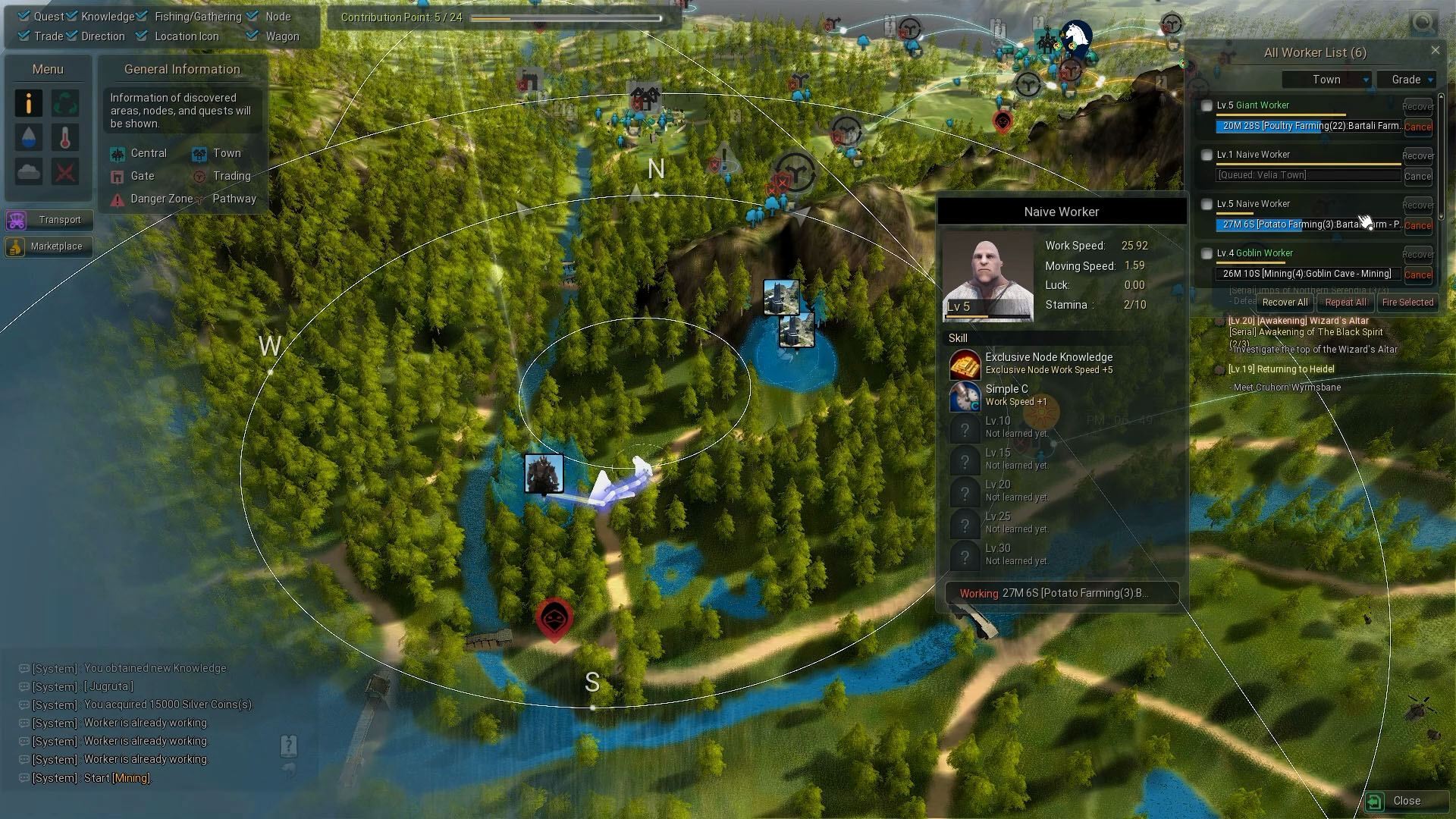Toggle the Wagon filter checkbox
Screen dimensions: 1456x819
[253, 36]
